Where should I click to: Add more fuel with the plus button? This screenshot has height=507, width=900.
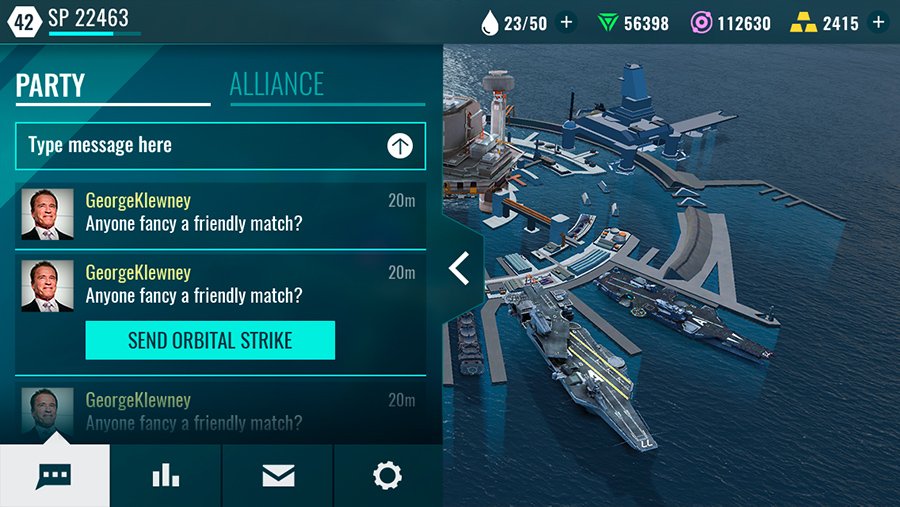click(567, 22)
